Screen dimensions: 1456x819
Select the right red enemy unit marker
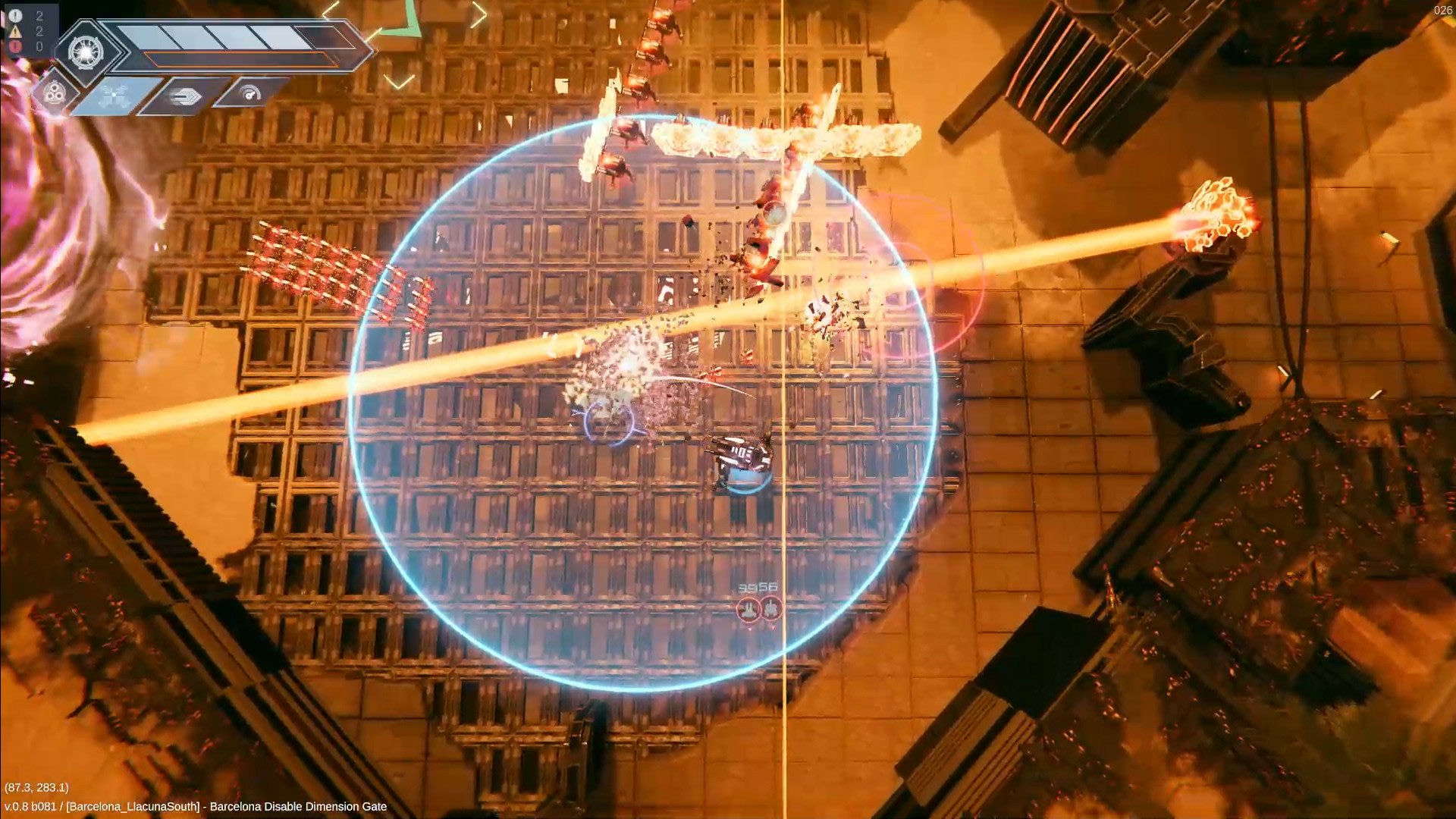(771, 607)
